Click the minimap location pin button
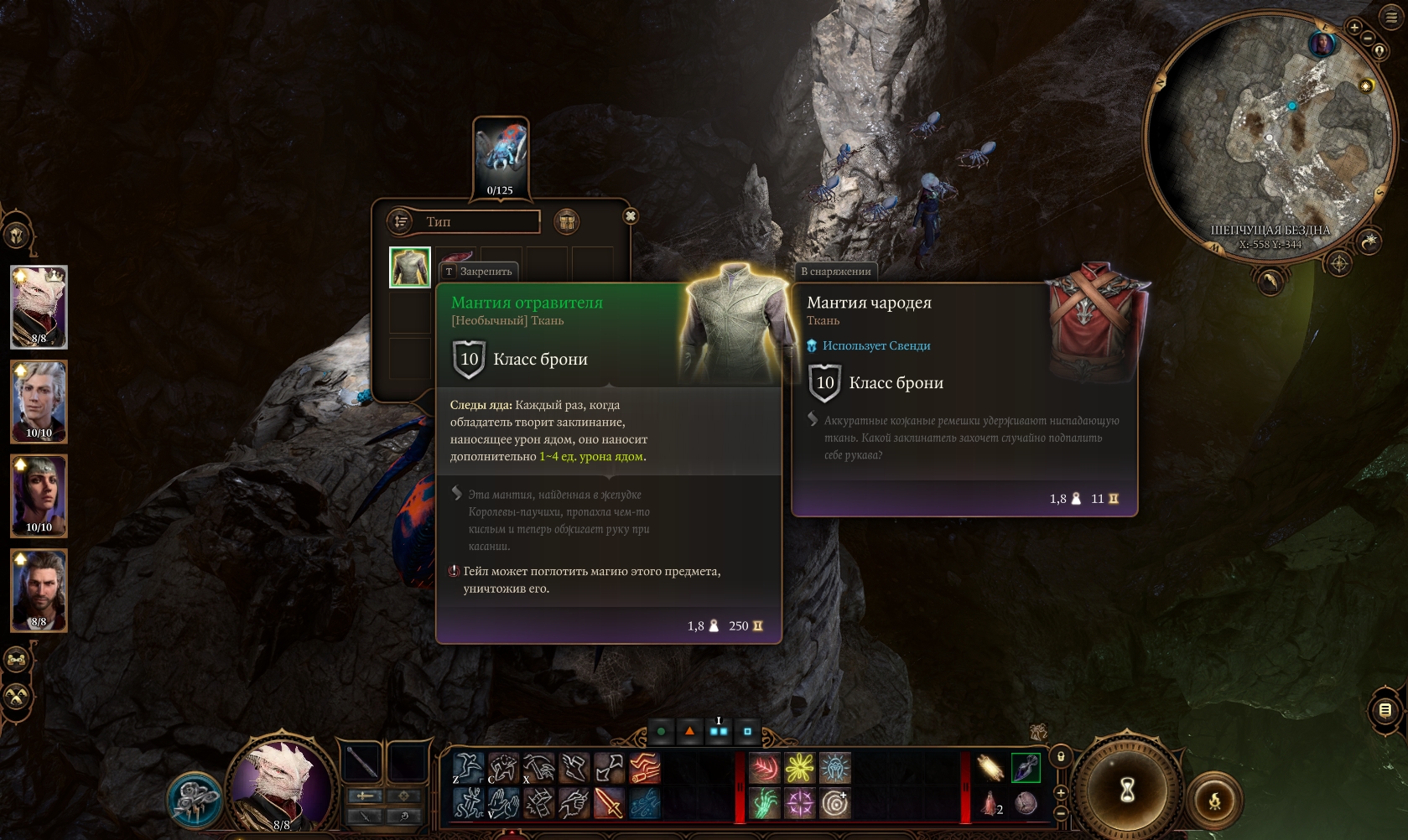This screenshot has width=1408, height=840. pos(1379,51)
